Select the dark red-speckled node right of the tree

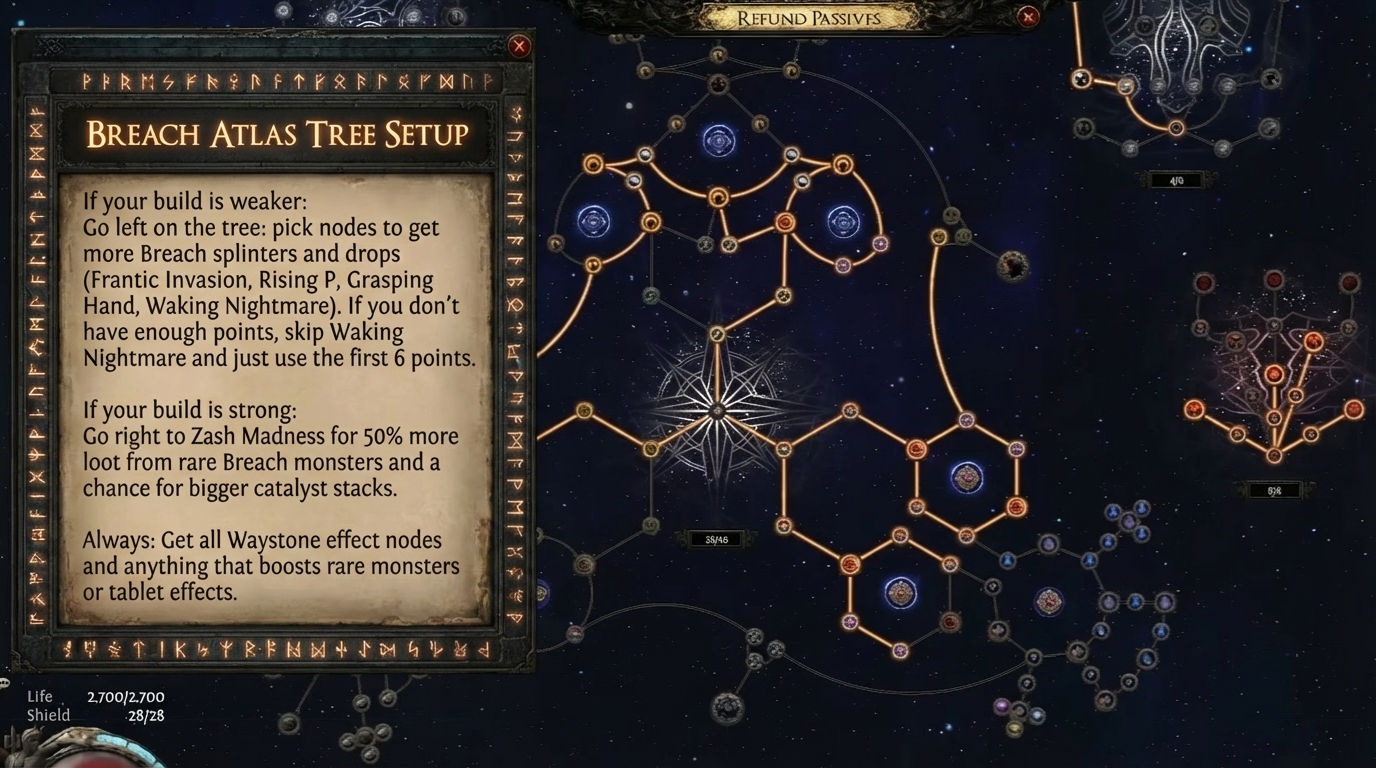pos(1012,266)
